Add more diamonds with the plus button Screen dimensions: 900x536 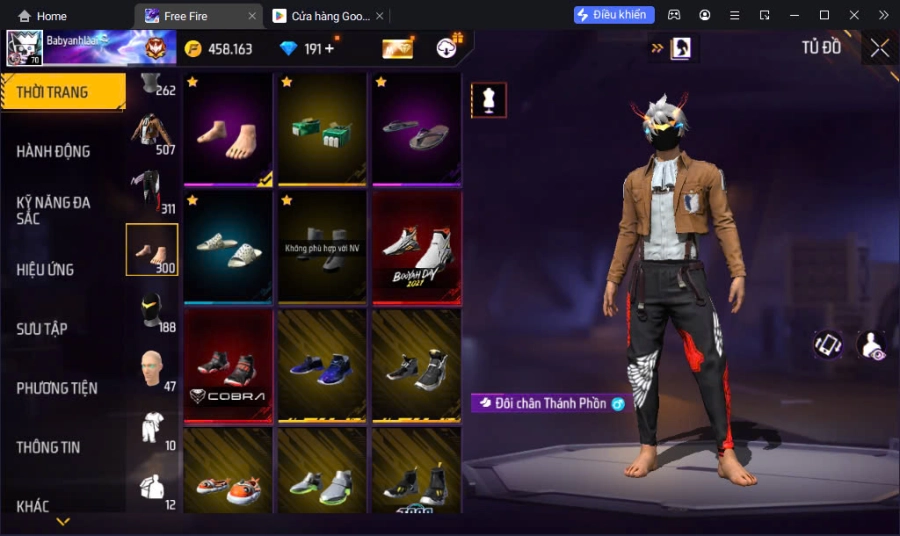(x=330, y=48)
